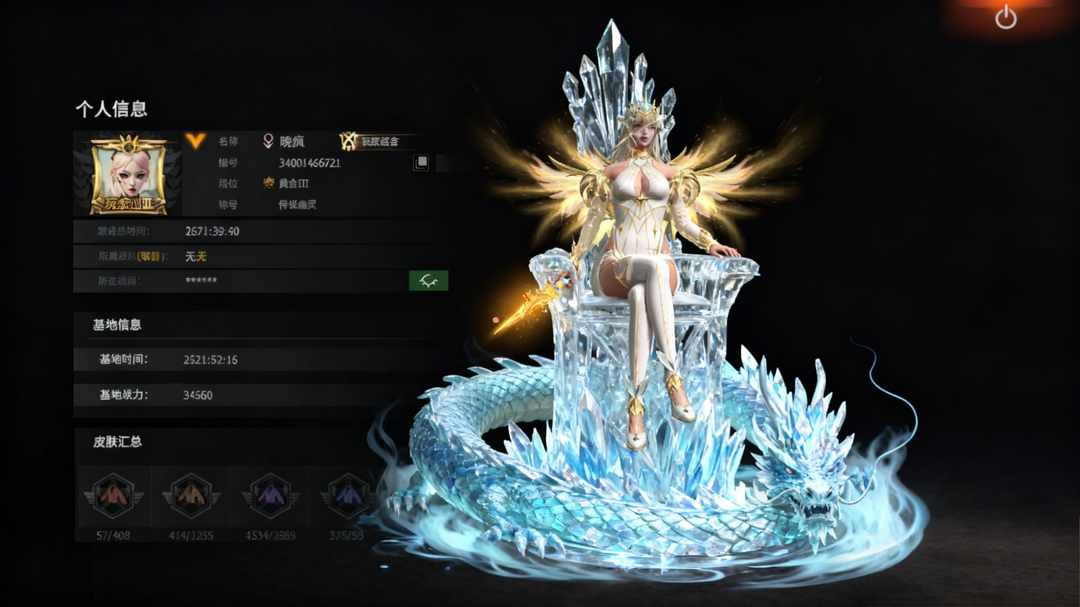Select the purple jacket skin icon
This screenshot has height=607, width=1080.
(x=270, y=495)
